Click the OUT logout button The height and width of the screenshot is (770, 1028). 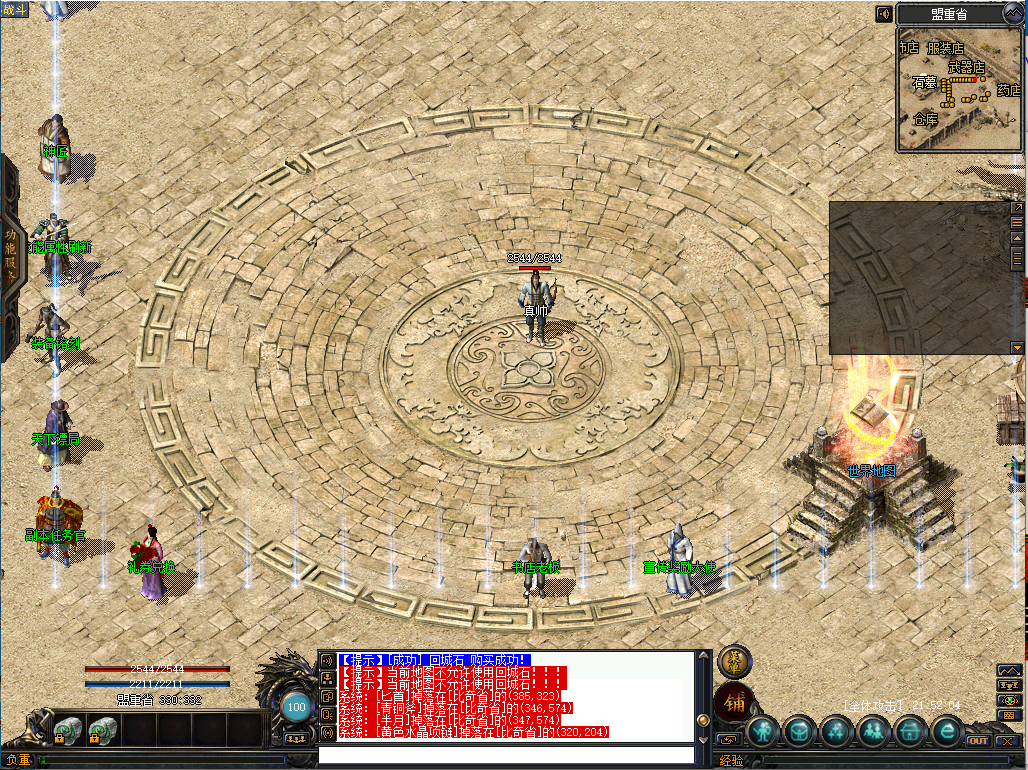click(978, 741)
